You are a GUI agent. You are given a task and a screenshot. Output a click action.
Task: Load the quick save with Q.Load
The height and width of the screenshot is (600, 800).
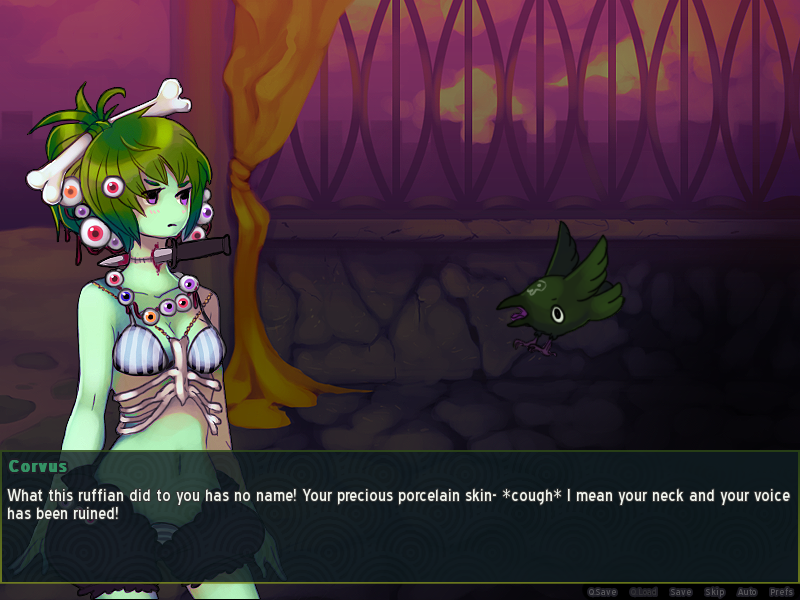click(641, 592)
